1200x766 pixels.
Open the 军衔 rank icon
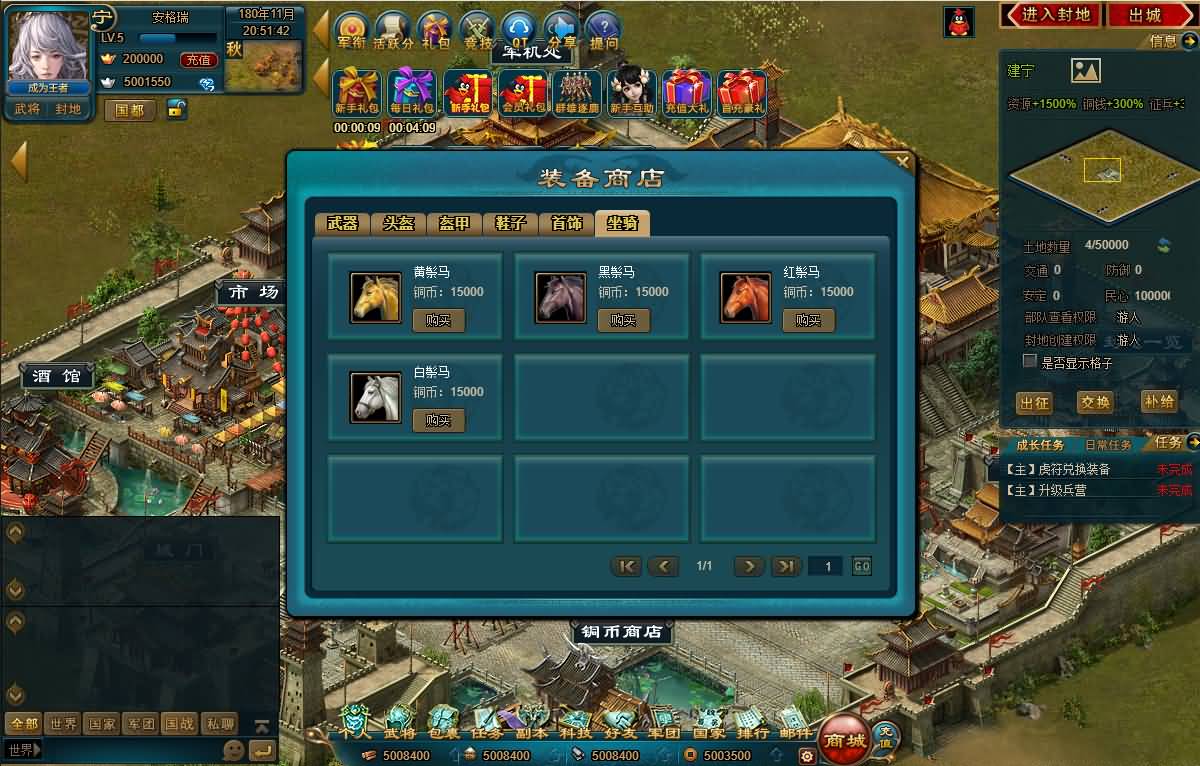coord(351,31)
